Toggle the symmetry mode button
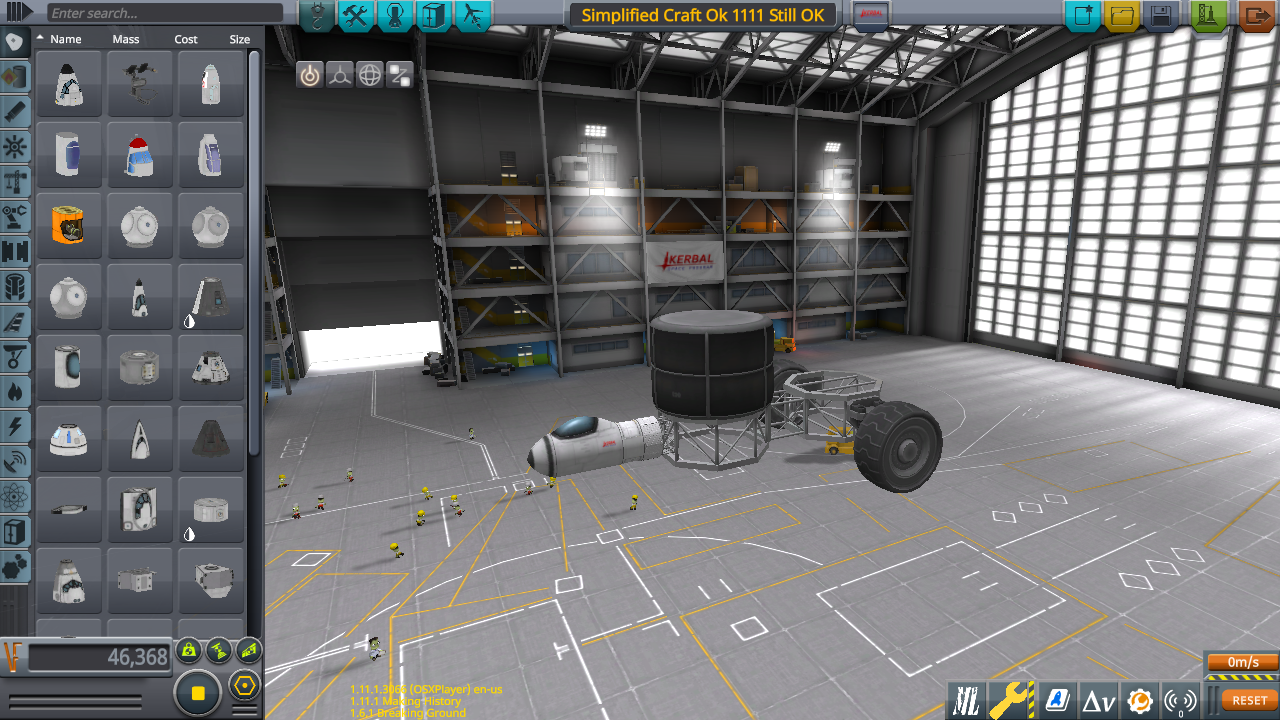Screen dimensions: 1280x720 click(196, 691)
